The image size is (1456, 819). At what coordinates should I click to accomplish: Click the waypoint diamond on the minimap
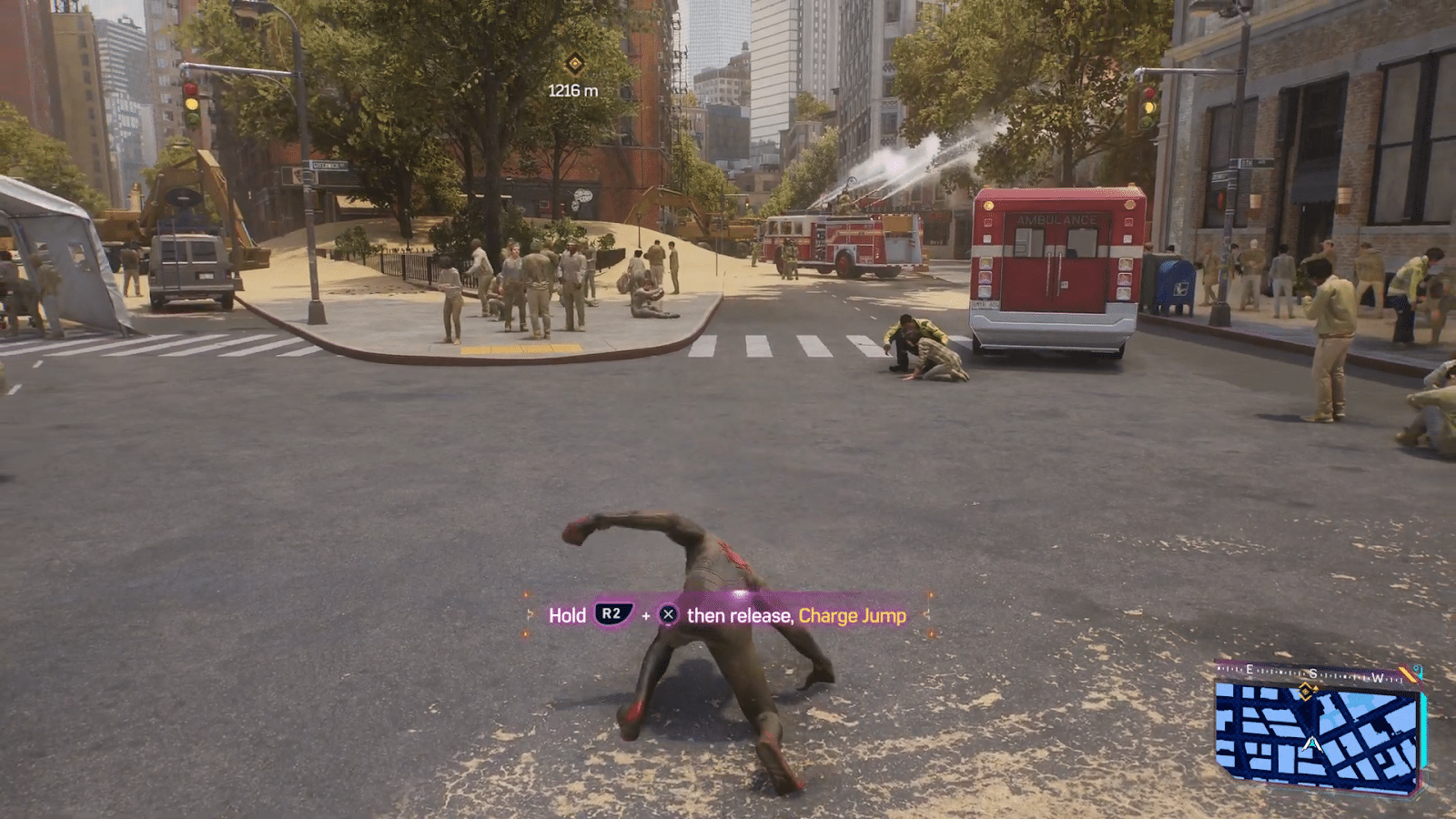[1305, 692]
